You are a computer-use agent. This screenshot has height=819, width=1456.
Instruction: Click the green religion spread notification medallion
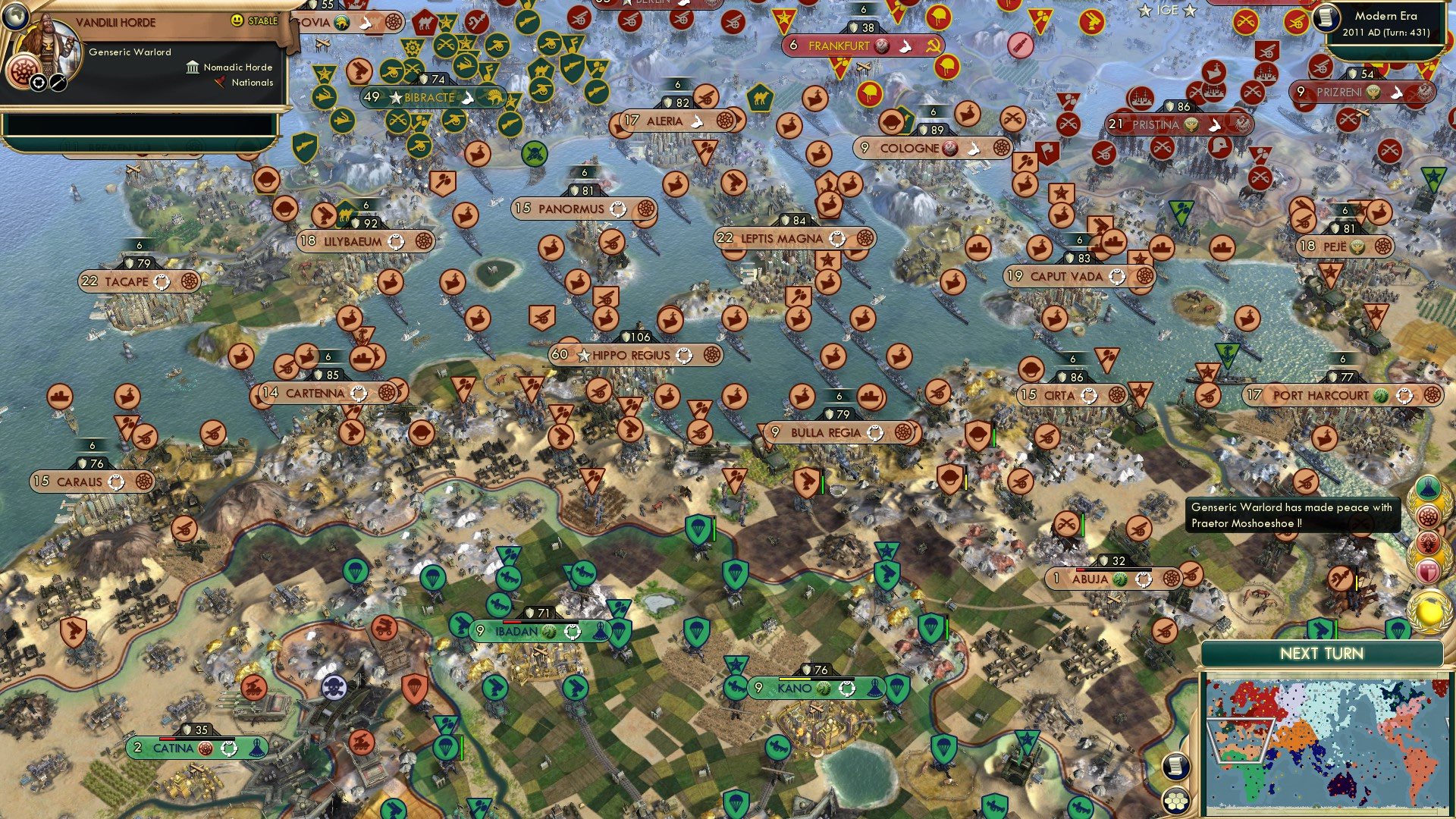(x=1428, y=488)
